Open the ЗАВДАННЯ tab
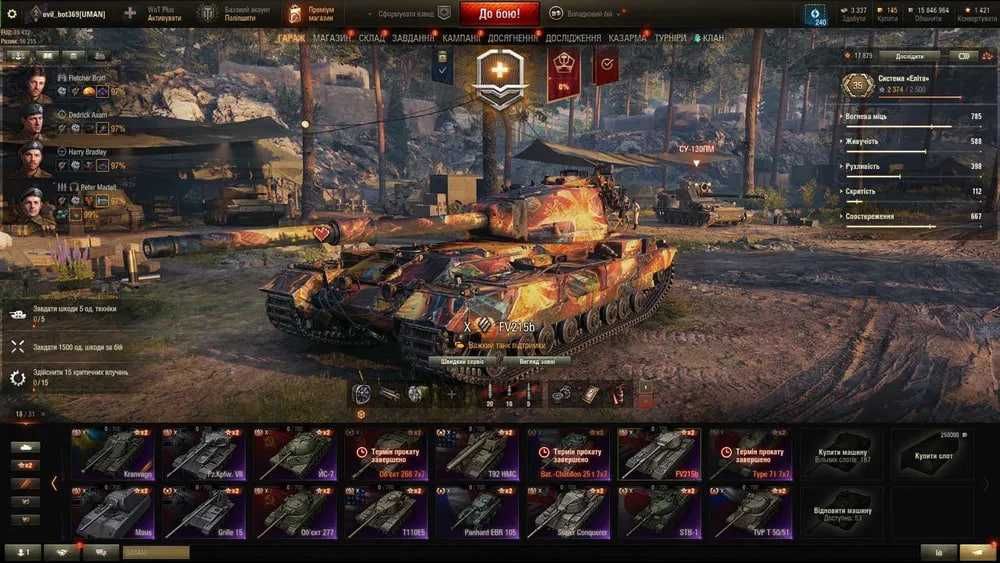Viewport: 1000px width, 563px height. 413,38
